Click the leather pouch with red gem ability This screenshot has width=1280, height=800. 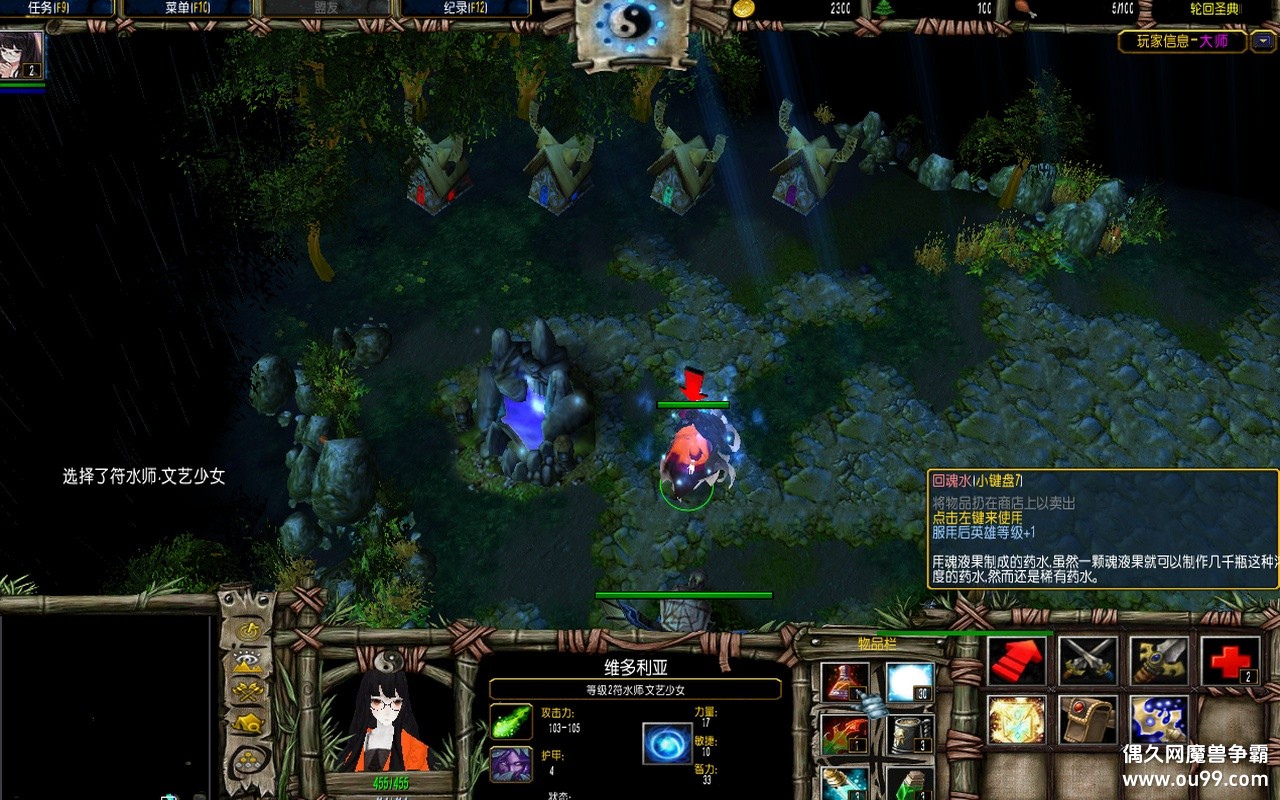coord(1088,720)
